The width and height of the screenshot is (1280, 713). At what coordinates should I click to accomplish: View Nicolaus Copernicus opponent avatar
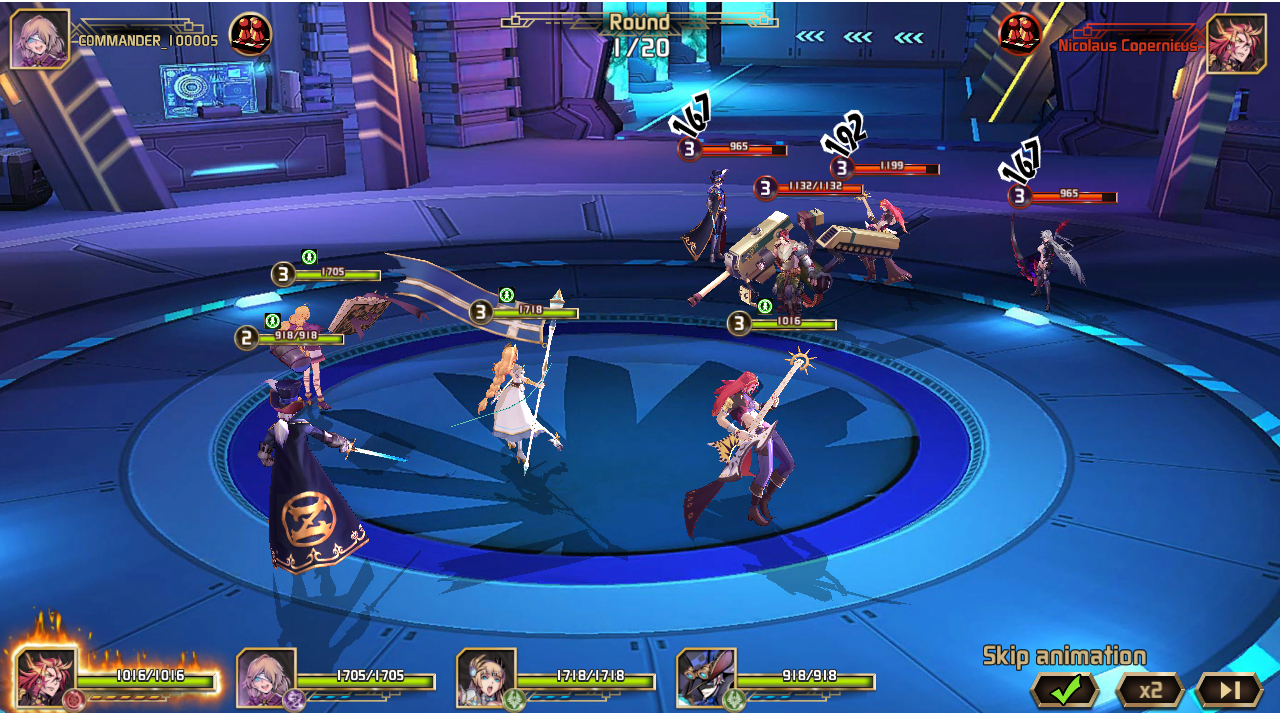pos(1236,43)
